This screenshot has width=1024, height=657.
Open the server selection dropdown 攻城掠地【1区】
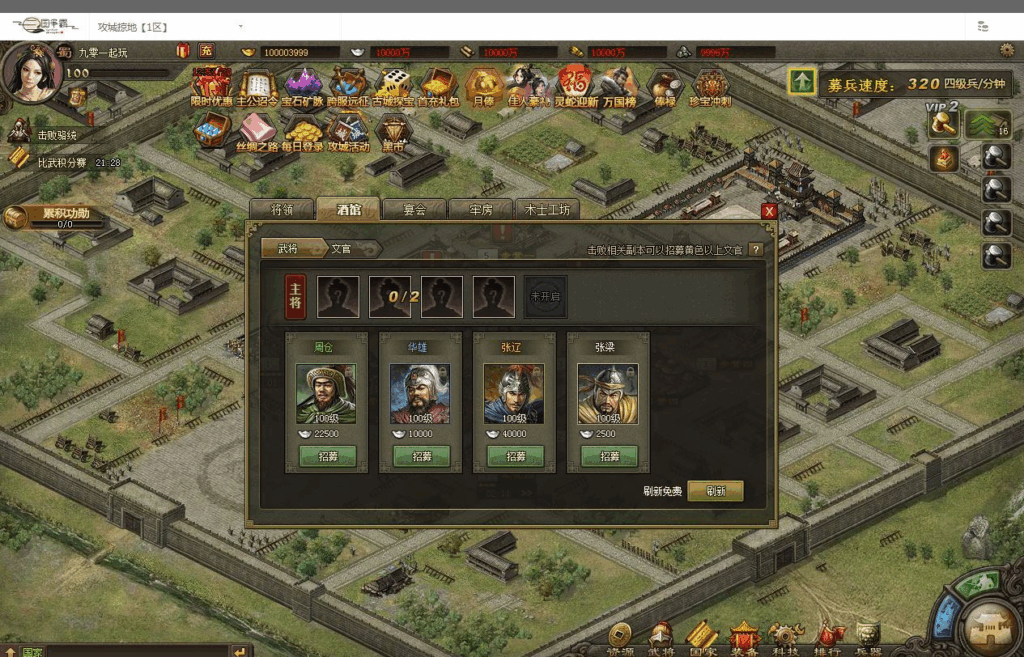[x=170, y=26]
